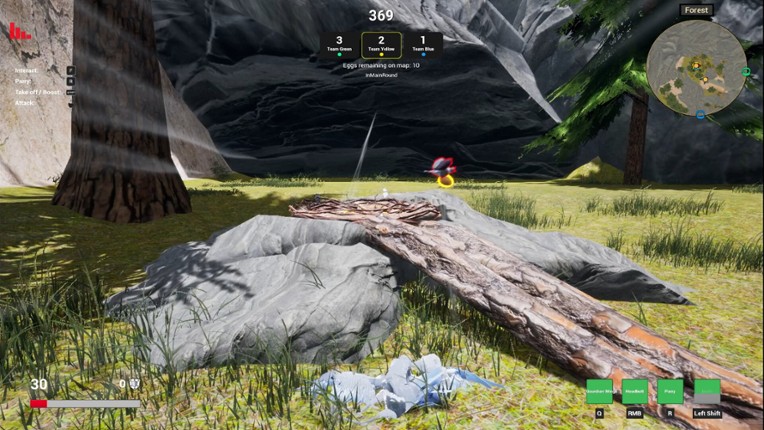Select the Team Blue score panel
764x430 pixels.
(x=422, y=44)
